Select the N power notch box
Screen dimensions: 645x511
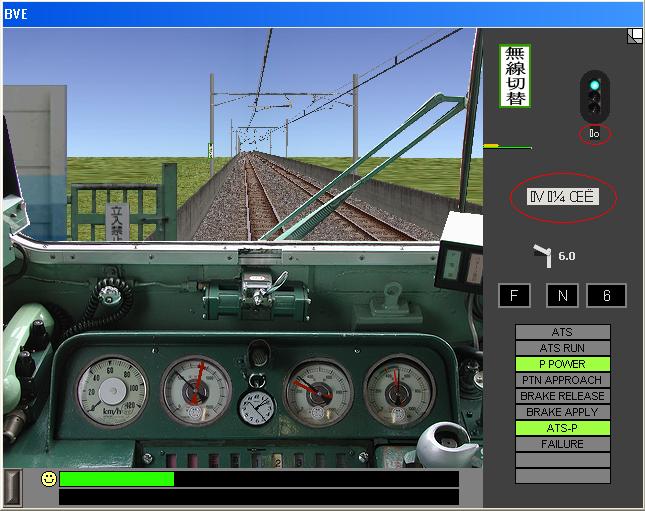pyautogui.click(x=562, y=296)
